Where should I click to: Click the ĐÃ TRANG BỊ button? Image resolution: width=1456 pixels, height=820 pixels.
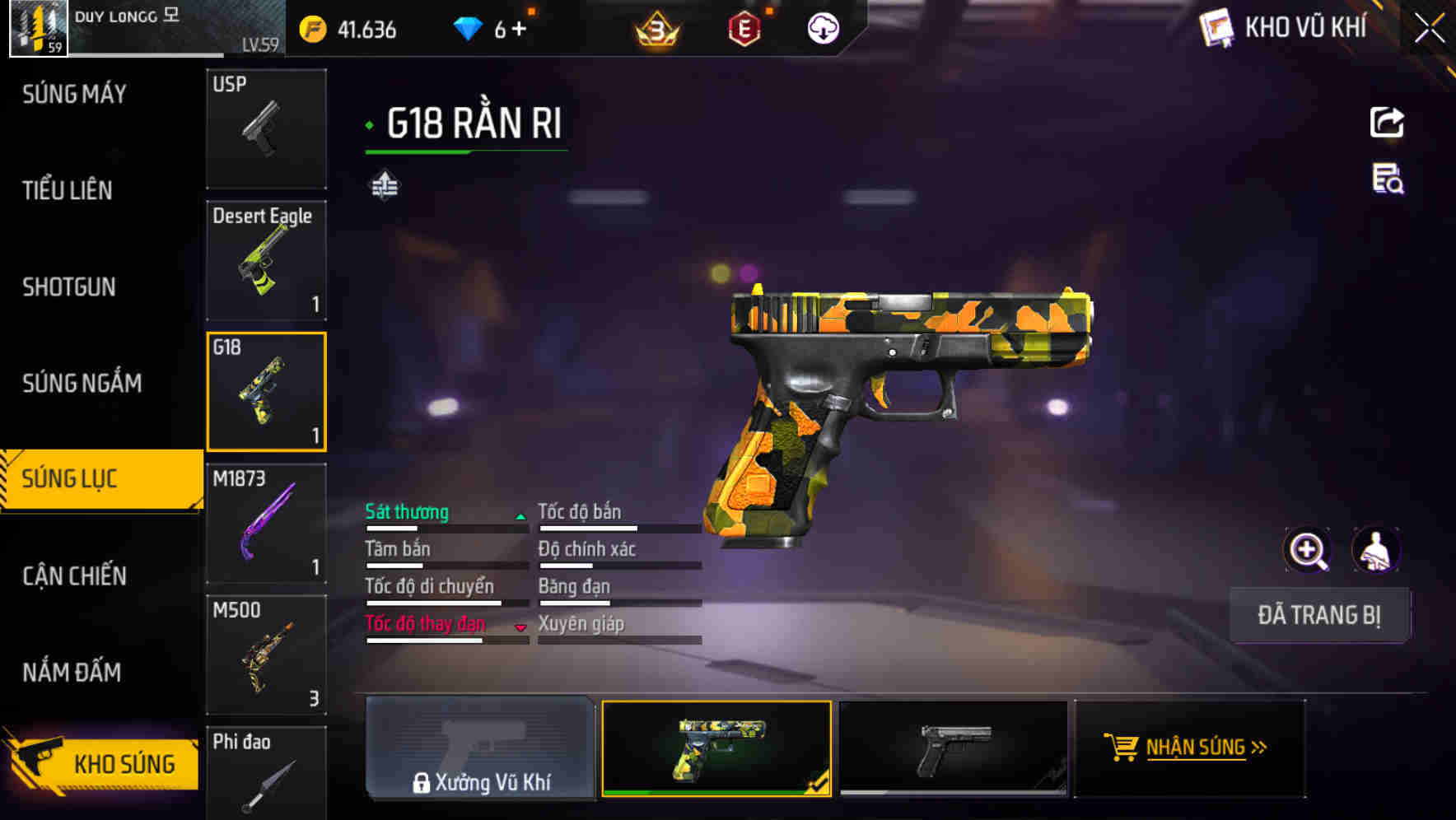click(1319, 615)
